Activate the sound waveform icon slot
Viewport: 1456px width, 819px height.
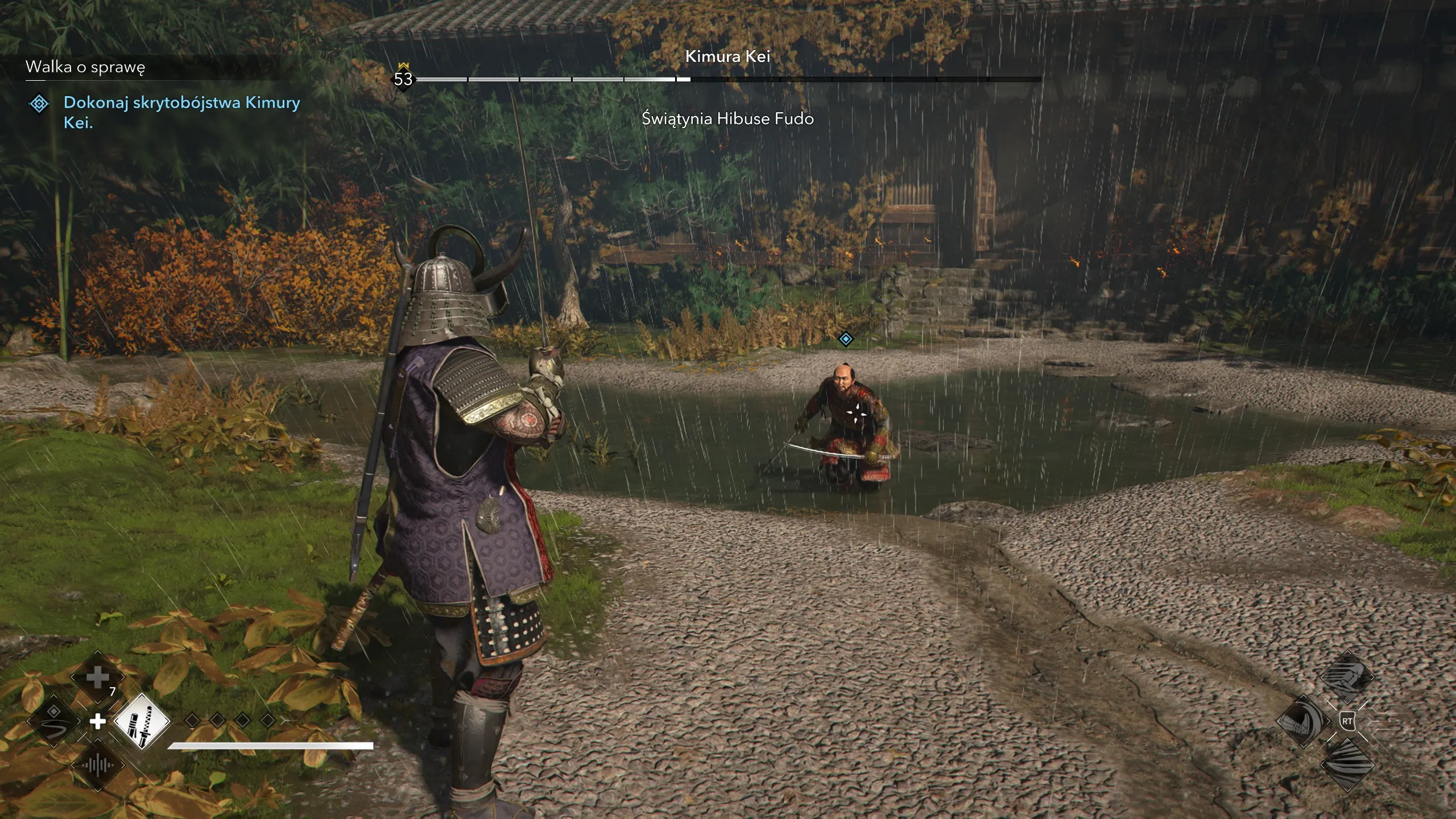[x=98, y=766]
